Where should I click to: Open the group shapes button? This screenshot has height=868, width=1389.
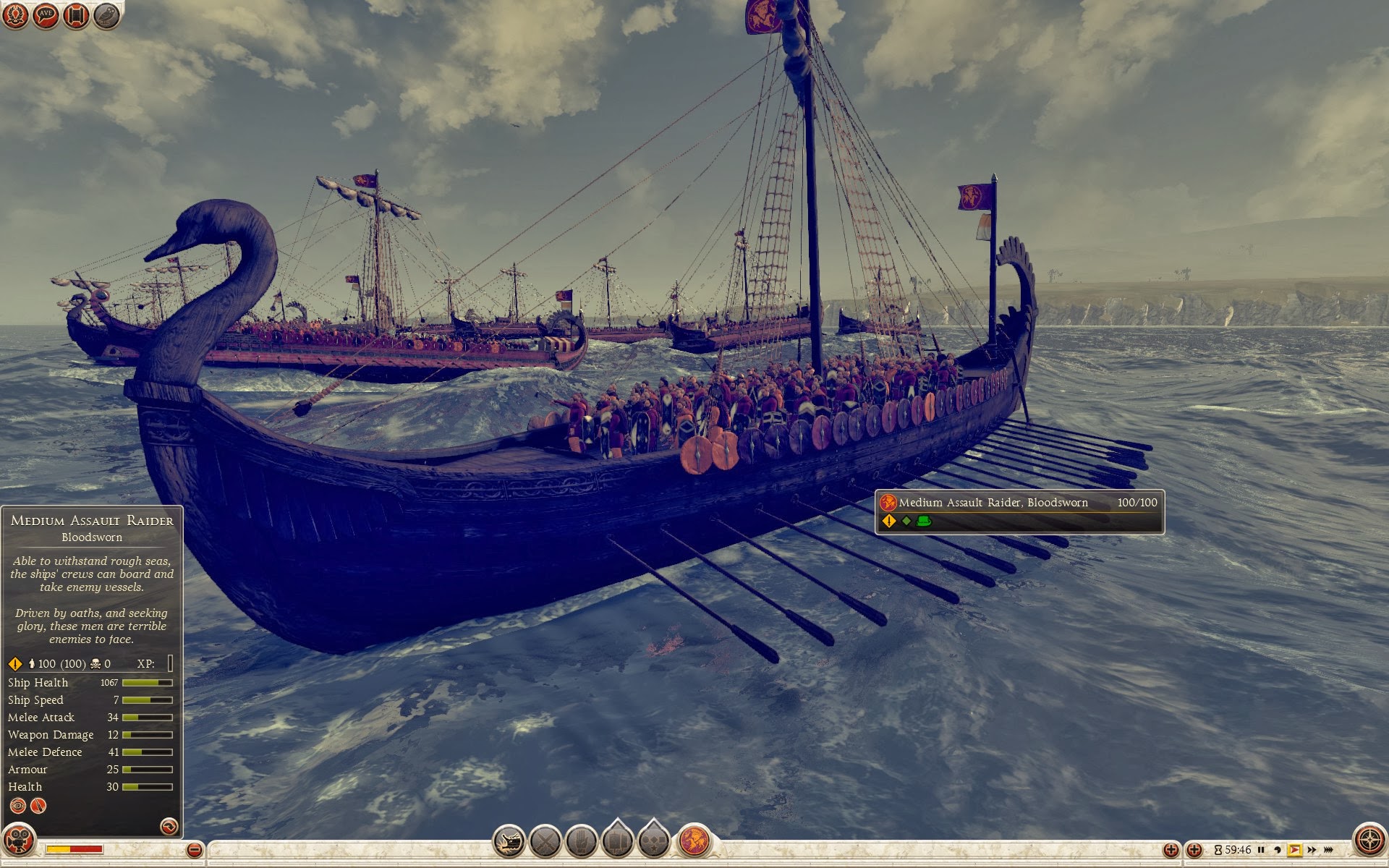653,841
